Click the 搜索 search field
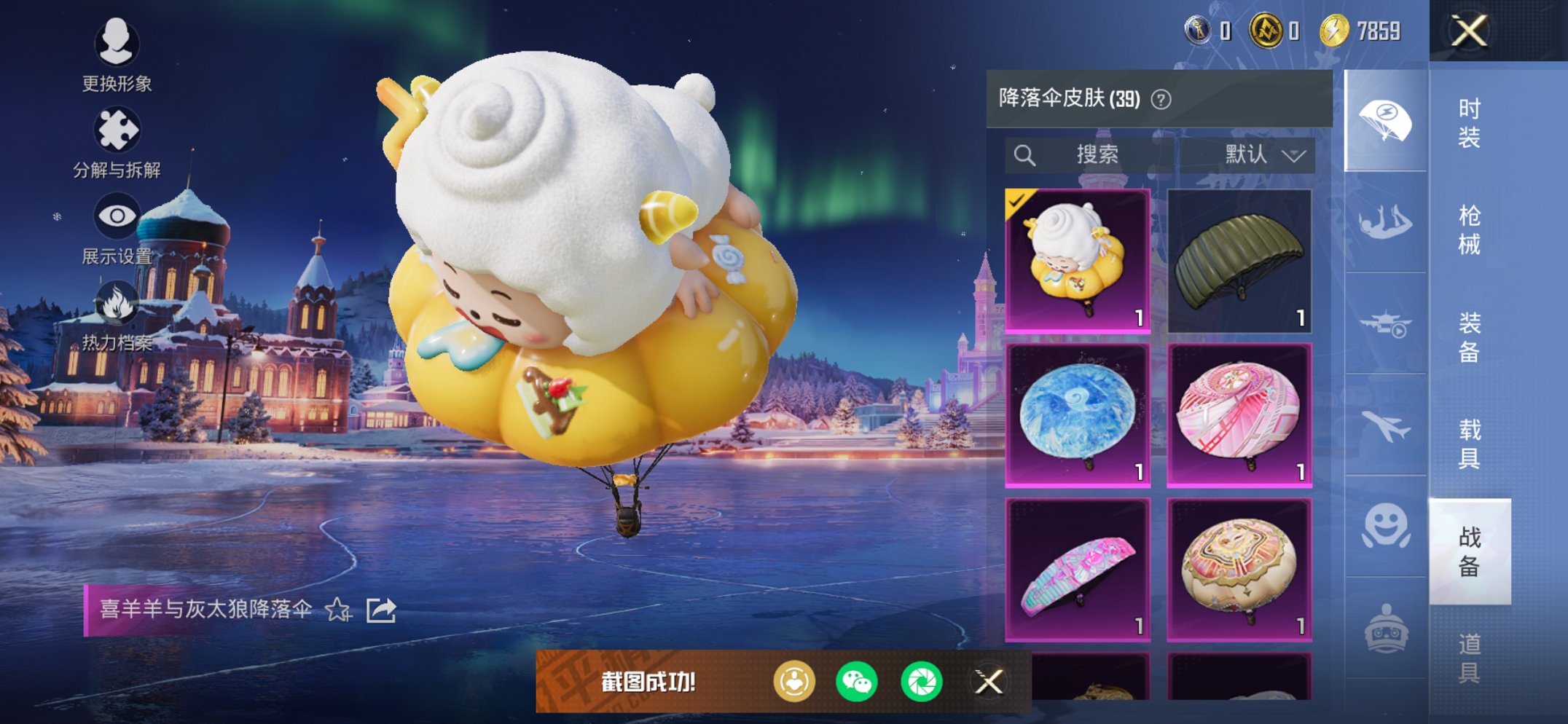1568x724 pixels. coord(1093,154)
